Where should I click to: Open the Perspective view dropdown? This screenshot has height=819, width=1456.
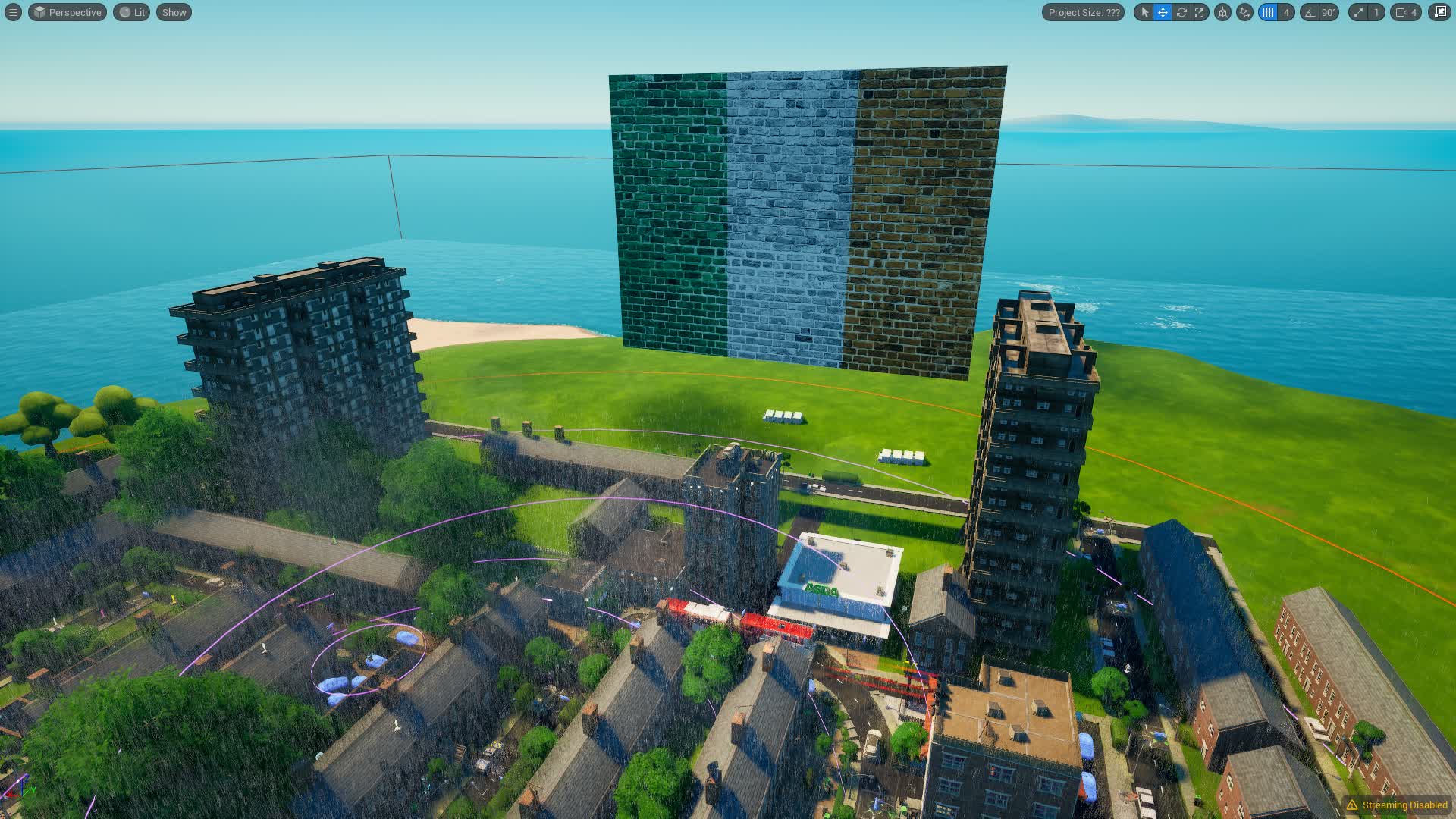pyautogui.click(x=67, y=12)
